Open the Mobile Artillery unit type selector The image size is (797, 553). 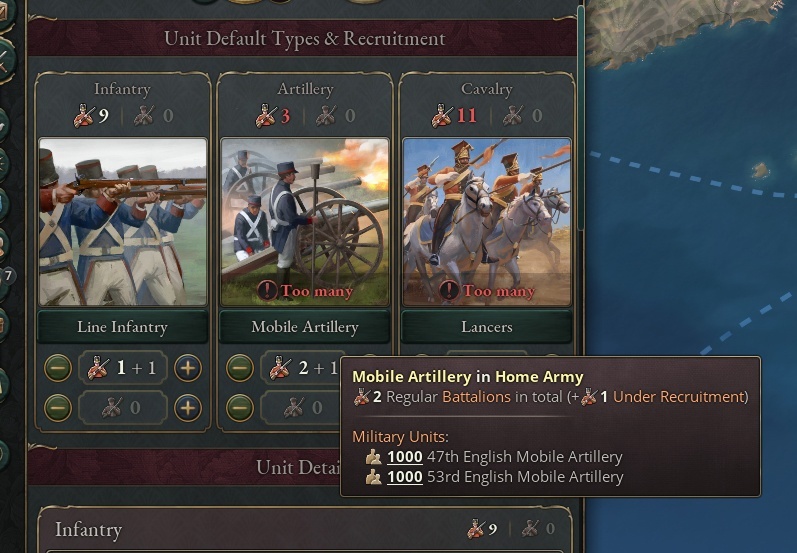(304, 327)
